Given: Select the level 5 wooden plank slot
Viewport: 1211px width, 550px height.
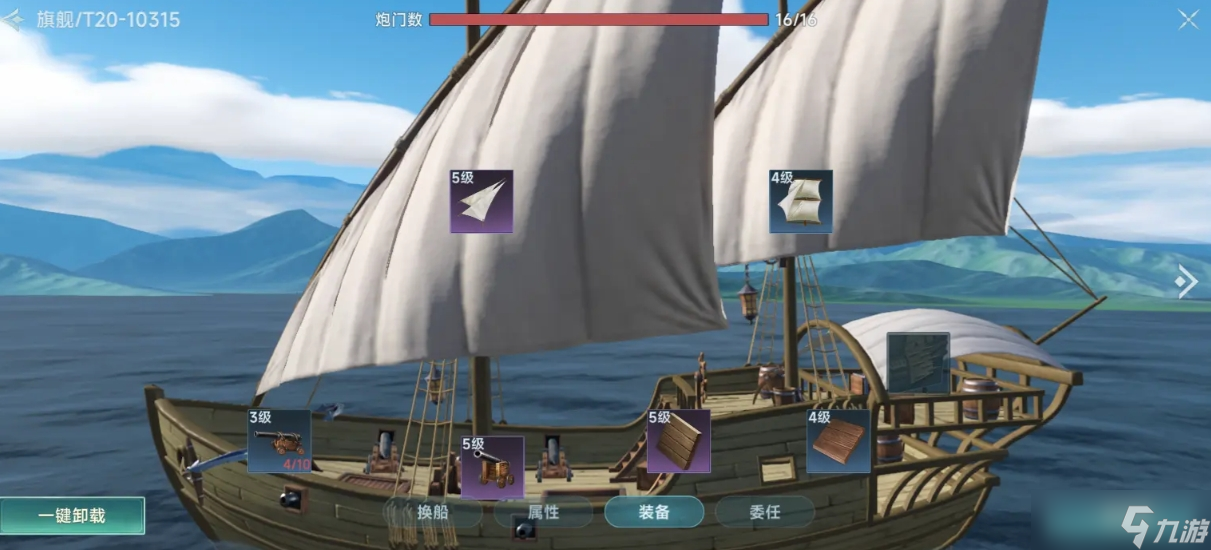Looking at the screenshot, I should pyautogui.click(x=678, y=440).
